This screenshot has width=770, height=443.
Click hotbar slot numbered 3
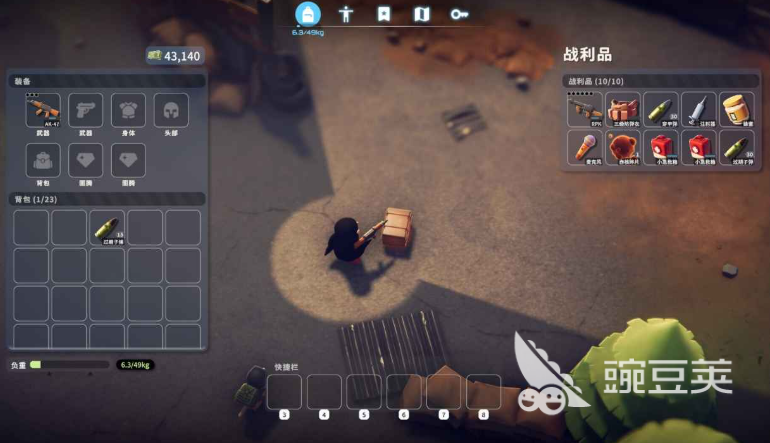coord(284,393)
